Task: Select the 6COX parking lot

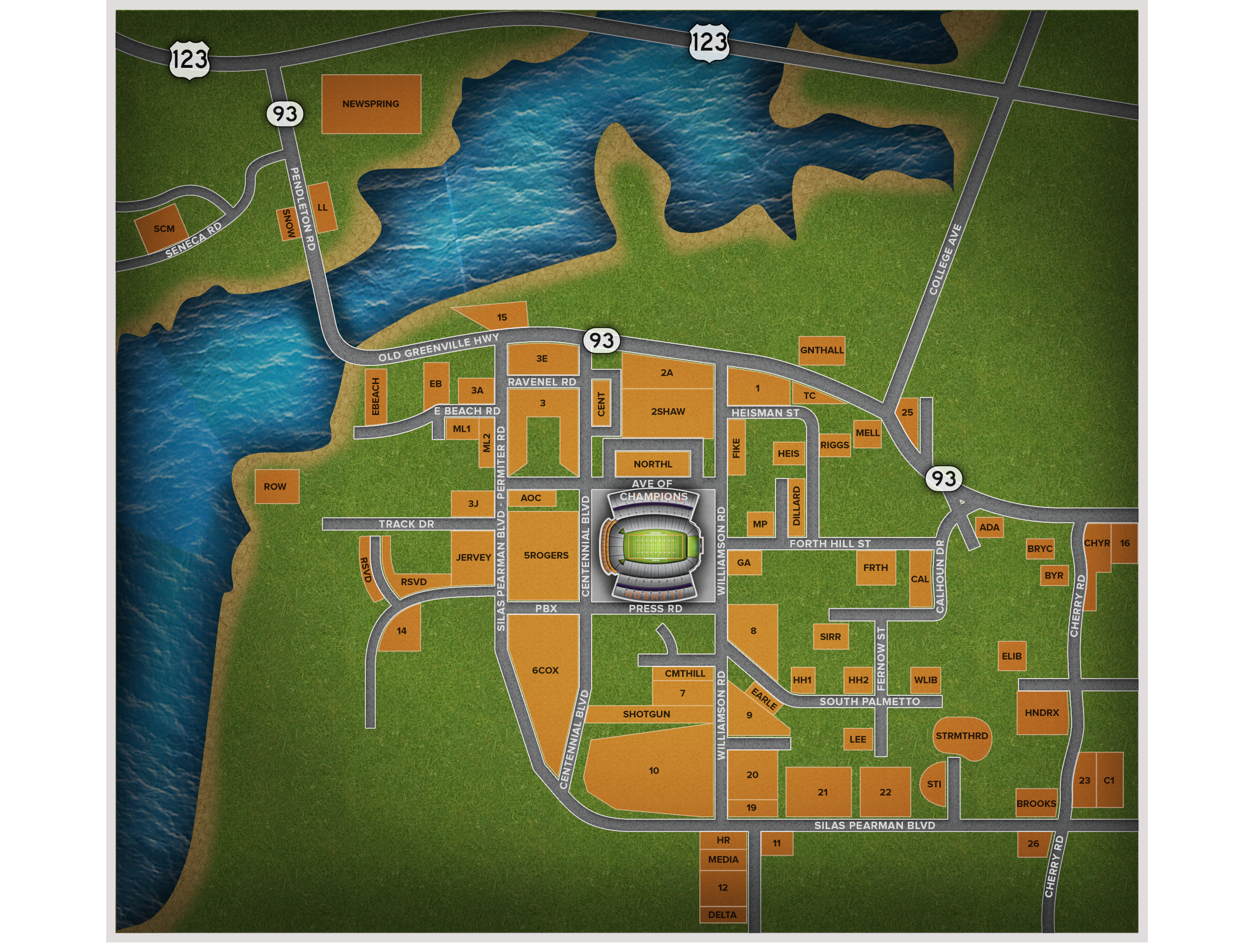Action: pyautogui.click(x=545, y=670)
